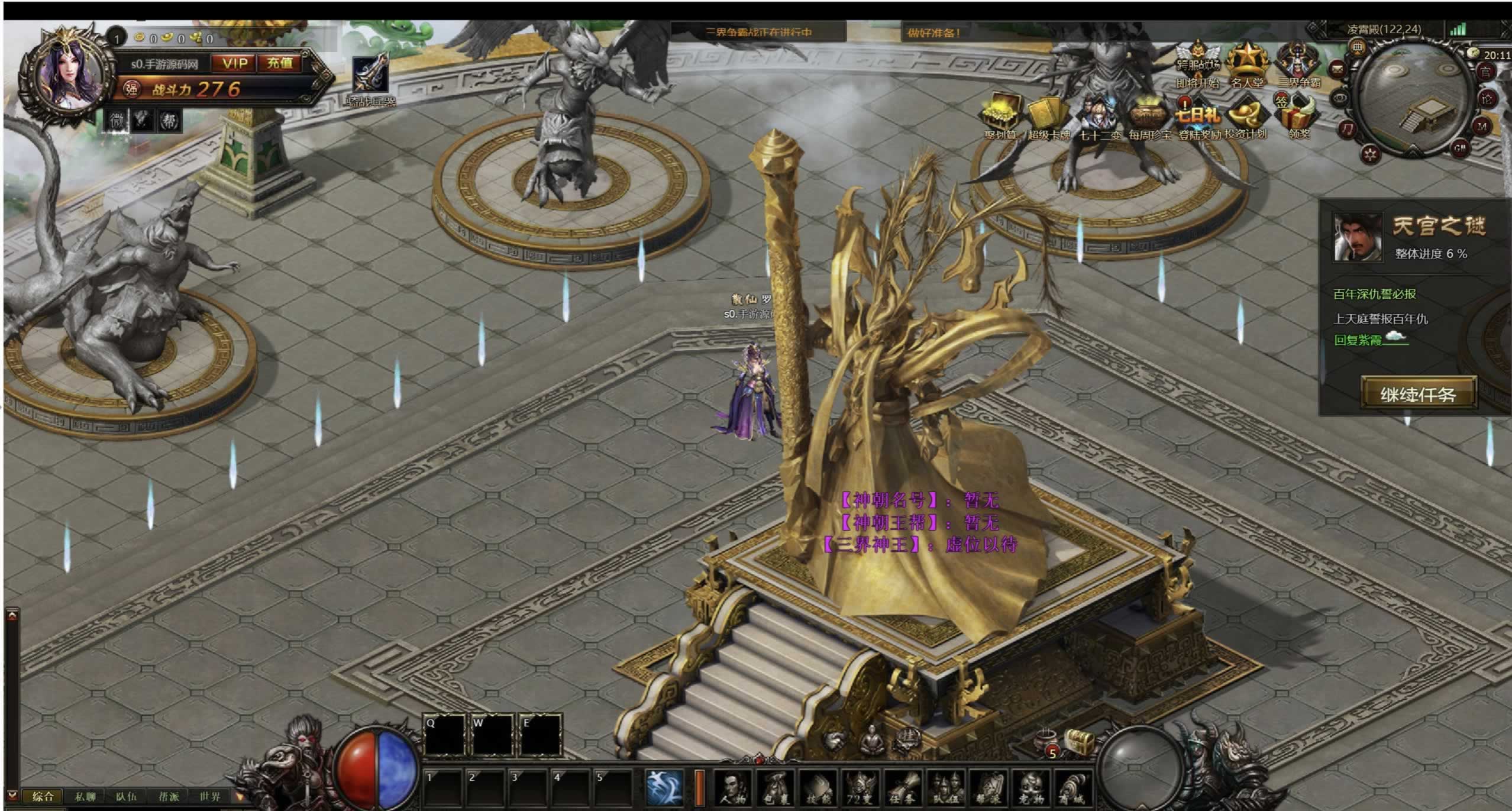Open the 商城 shop
The height and width of the screenshot is (811, 1512).
tap(1072, 789)
